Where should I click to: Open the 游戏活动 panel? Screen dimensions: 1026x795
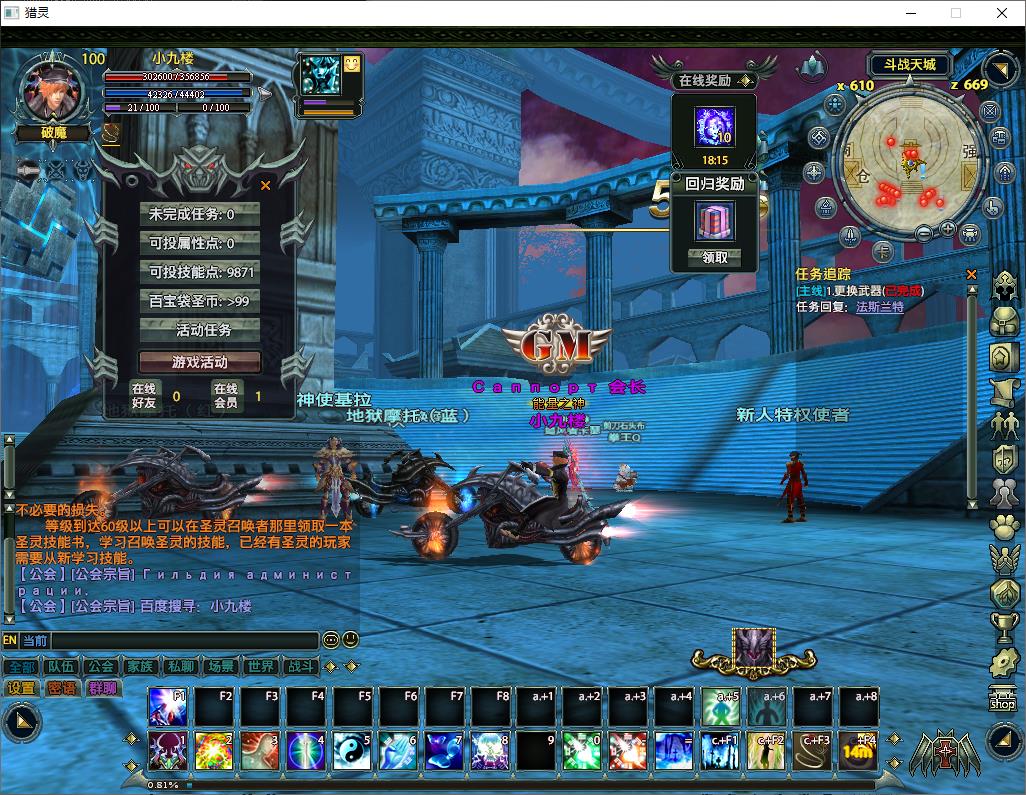tap(200, 362)
